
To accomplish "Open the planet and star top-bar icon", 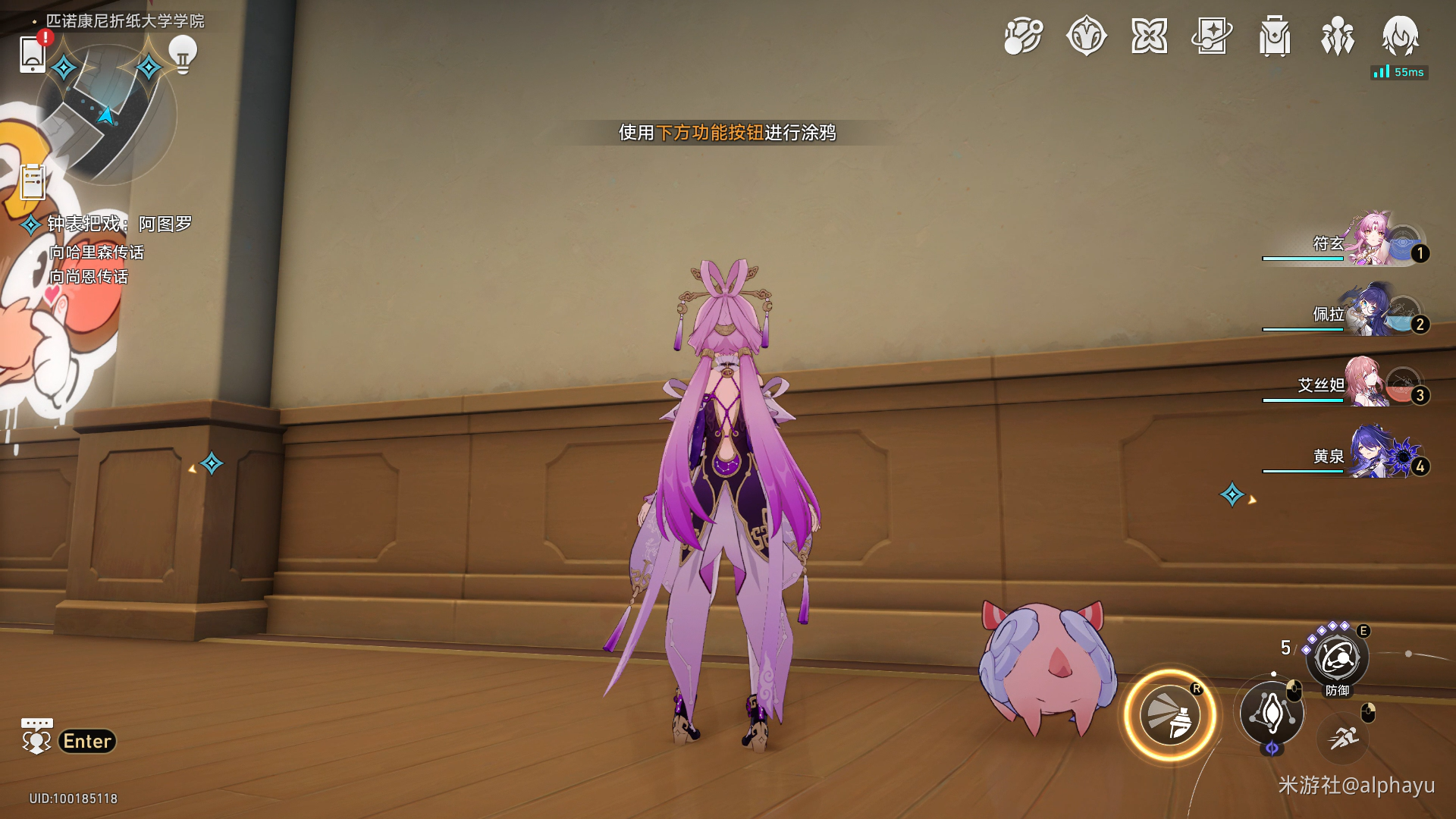I will (1023, 36).
